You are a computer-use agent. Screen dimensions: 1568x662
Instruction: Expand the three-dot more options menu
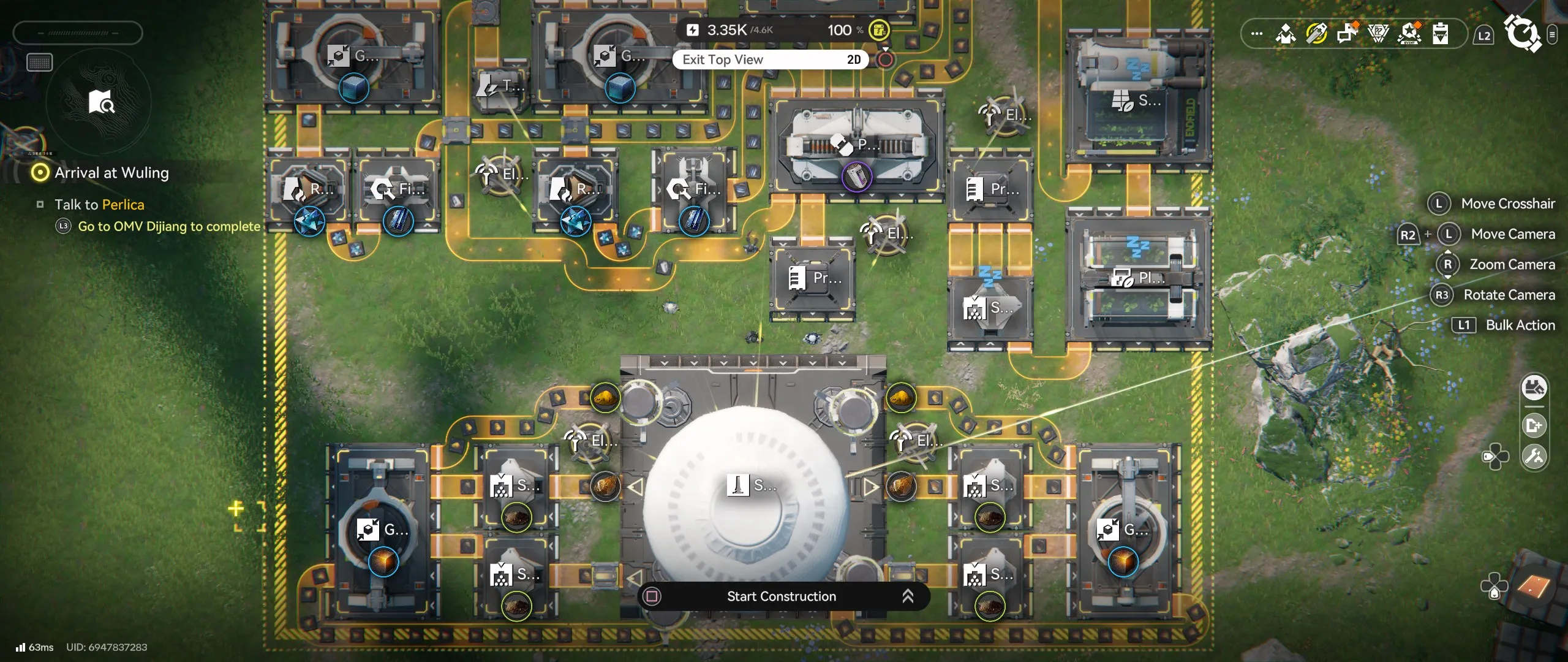[x=1256, y=34]
